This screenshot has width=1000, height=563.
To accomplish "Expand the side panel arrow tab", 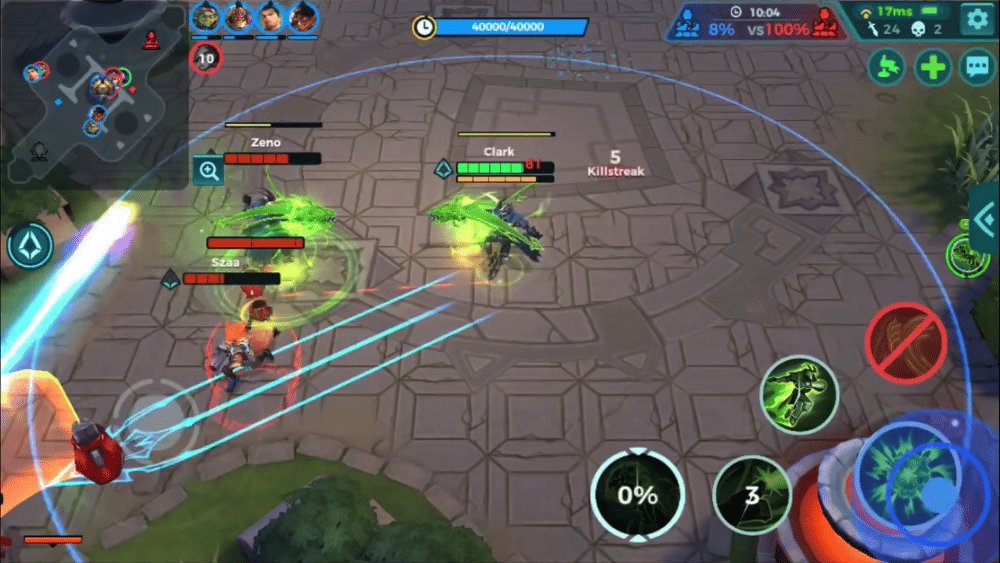I will tap(985, 222).
